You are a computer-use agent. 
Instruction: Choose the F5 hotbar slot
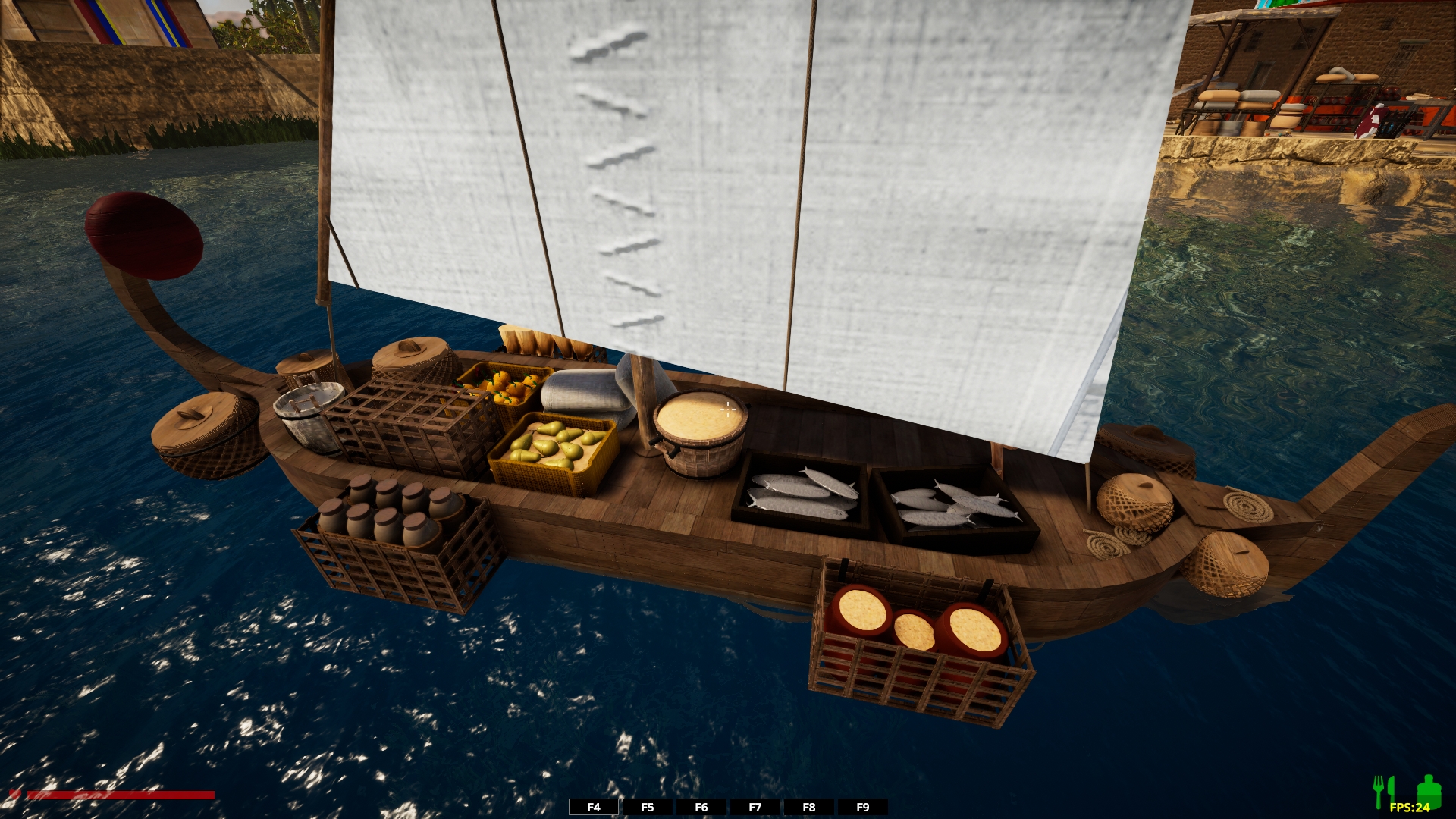pyautogui.click(x=648, y=807)
